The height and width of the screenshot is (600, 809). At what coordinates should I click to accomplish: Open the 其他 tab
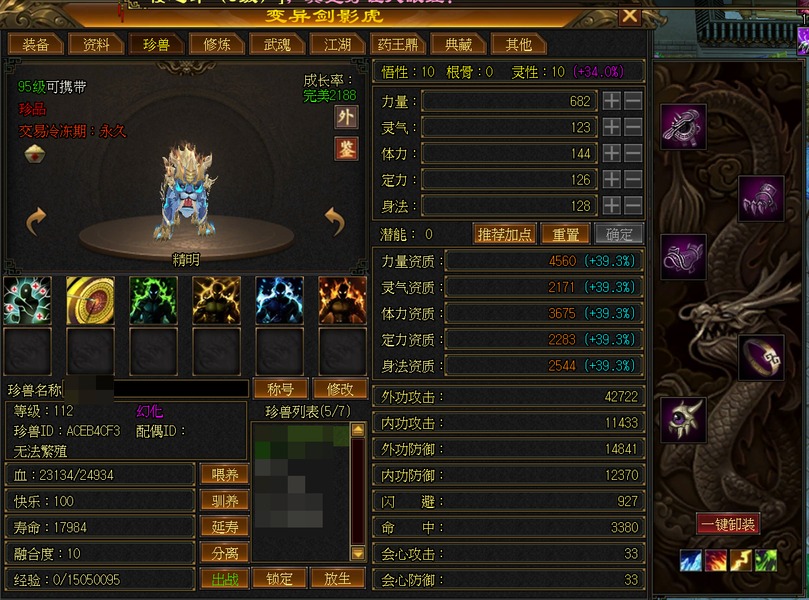point(519,44)
